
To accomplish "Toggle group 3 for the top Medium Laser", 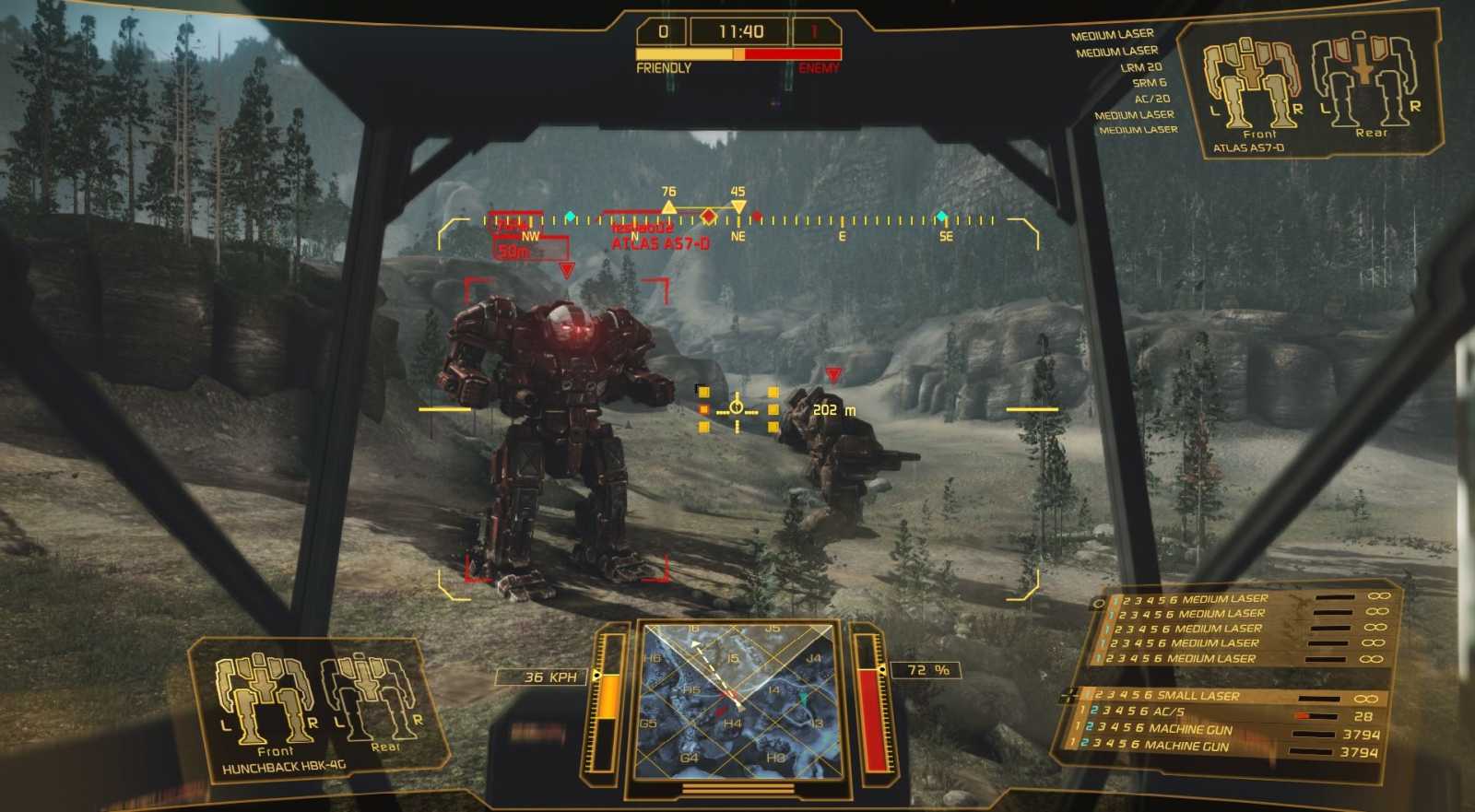I will [x=1135, y=598].
